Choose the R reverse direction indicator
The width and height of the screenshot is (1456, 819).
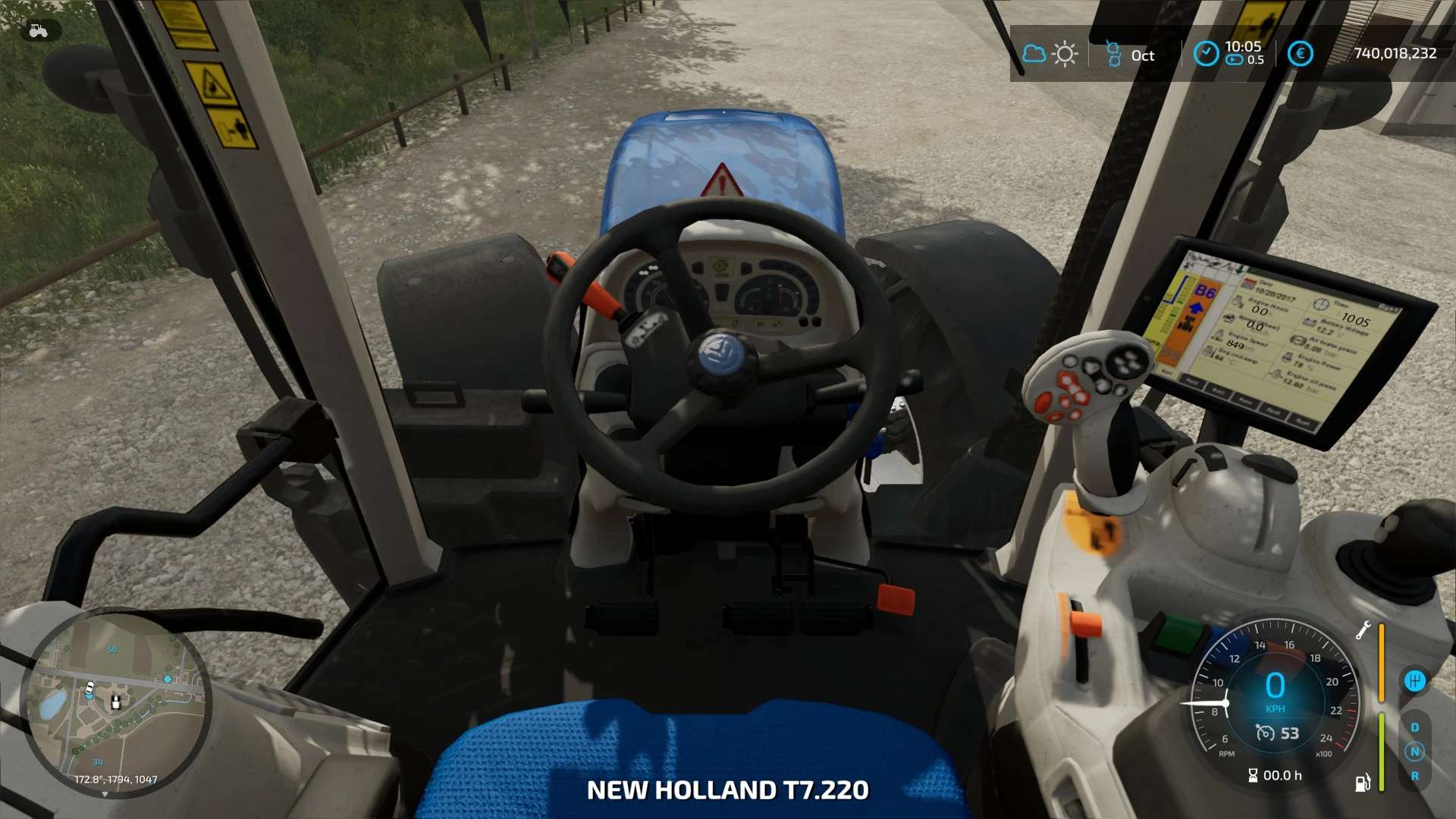pyautogui.click(x=1414, y=776)
